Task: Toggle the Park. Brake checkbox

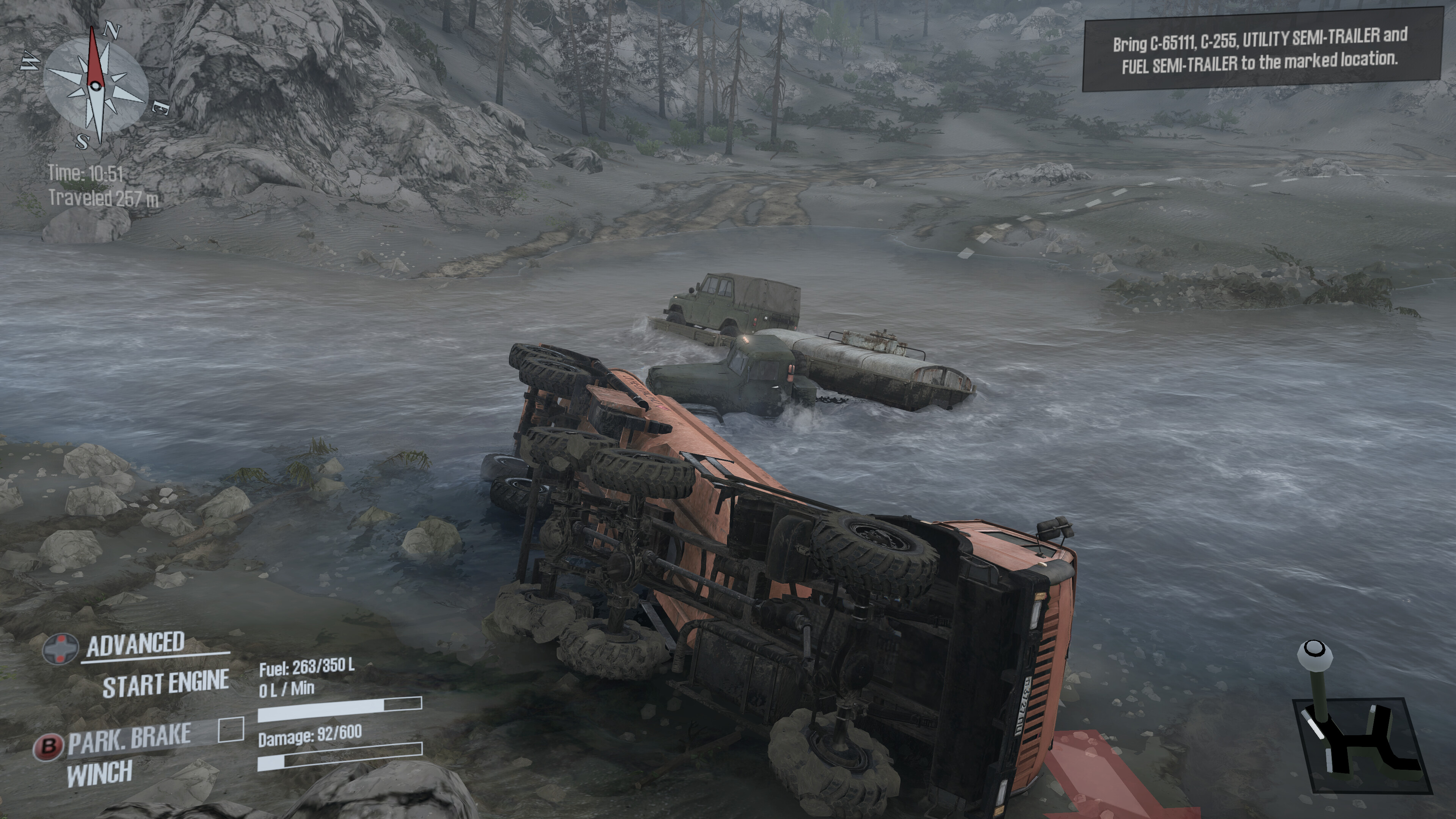Action: 231,729
